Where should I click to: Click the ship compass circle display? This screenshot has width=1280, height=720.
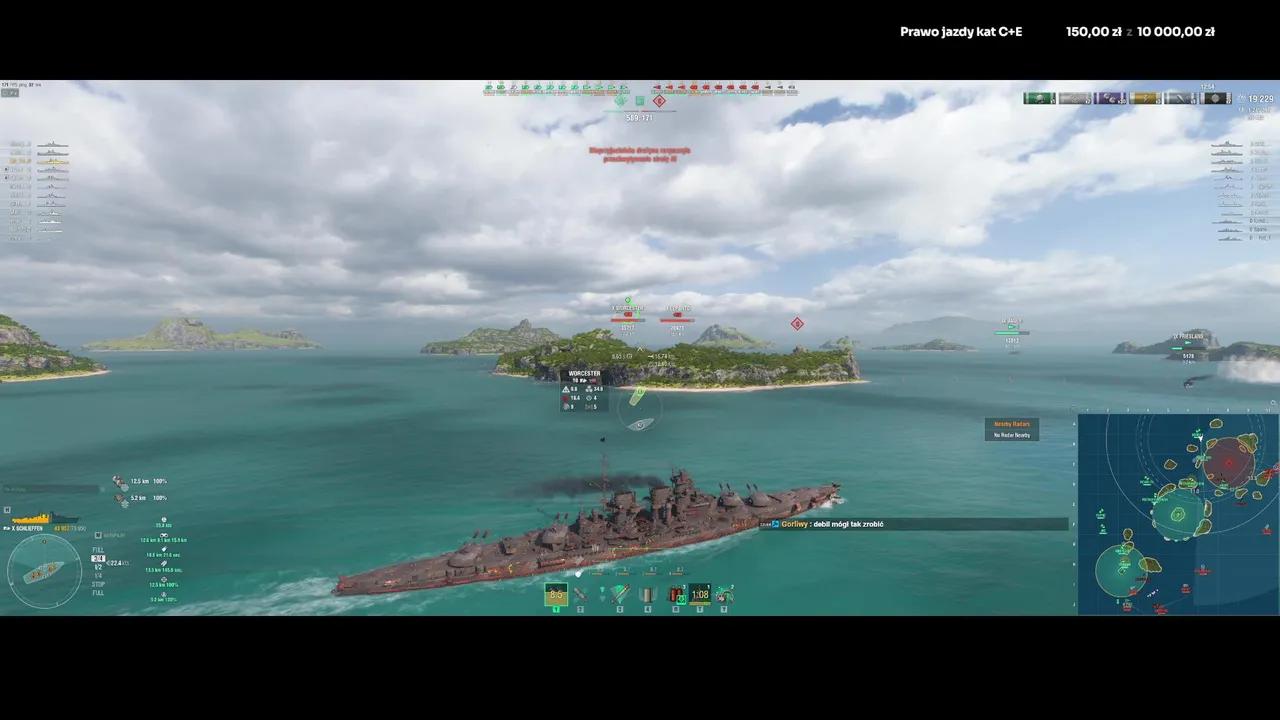pyautogui.click(x=44, y=571)
